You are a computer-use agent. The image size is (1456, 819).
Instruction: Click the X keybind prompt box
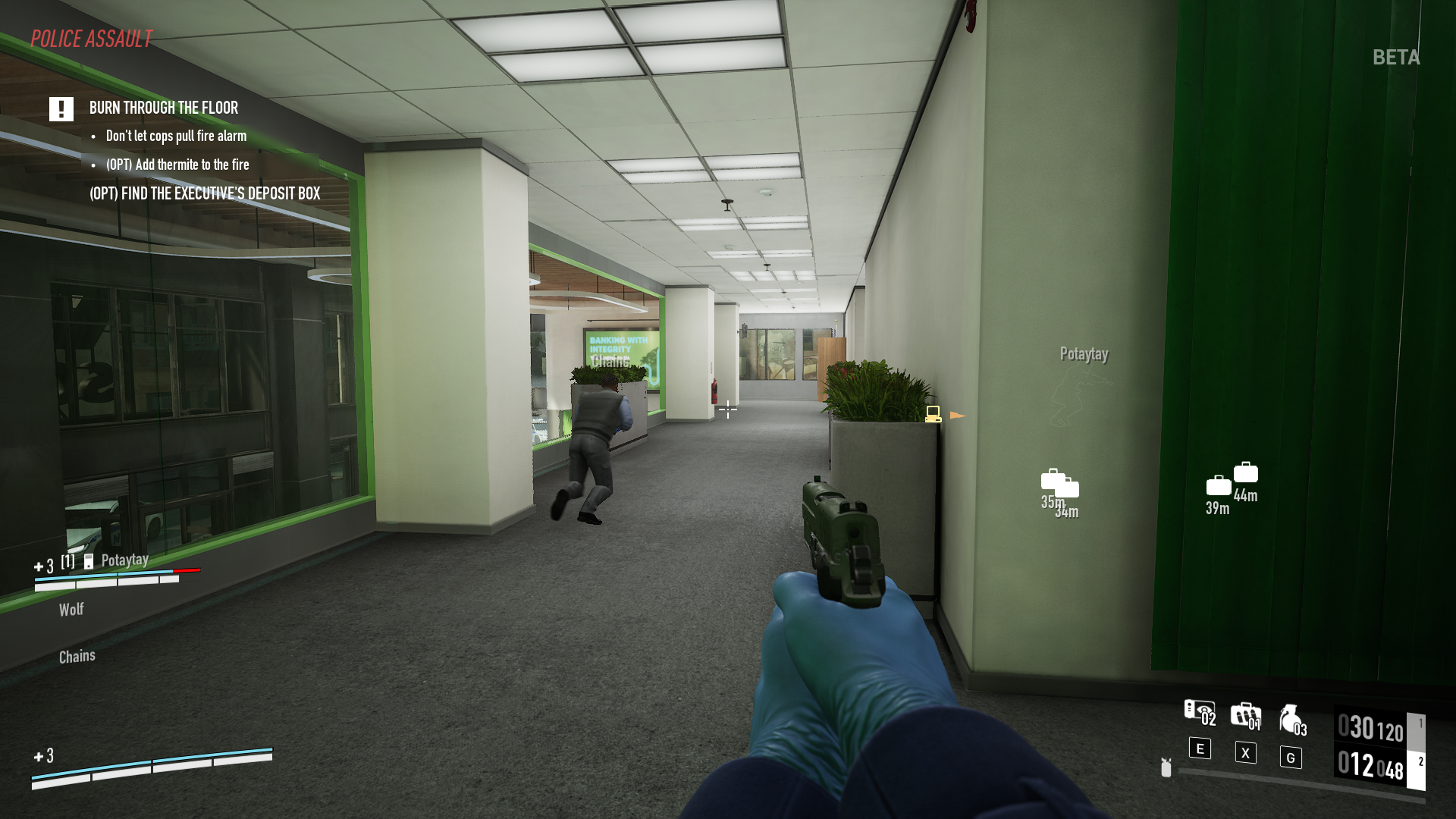(1246, 753)
